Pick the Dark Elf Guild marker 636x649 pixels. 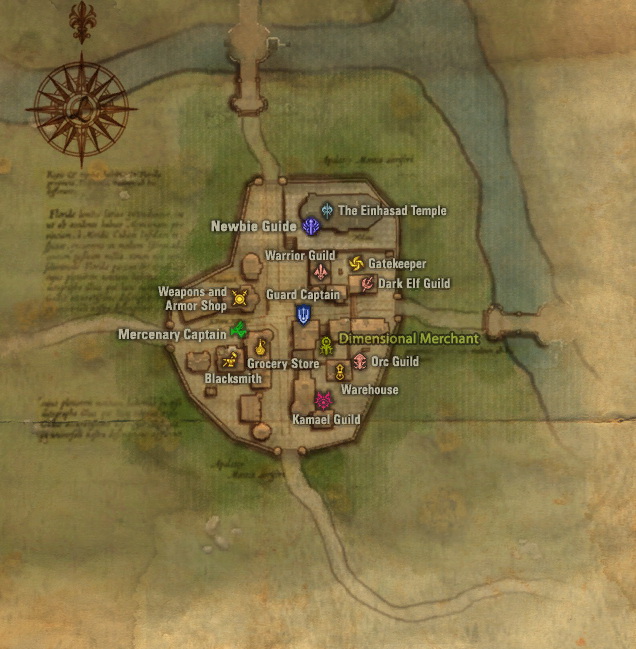[367, 284]
